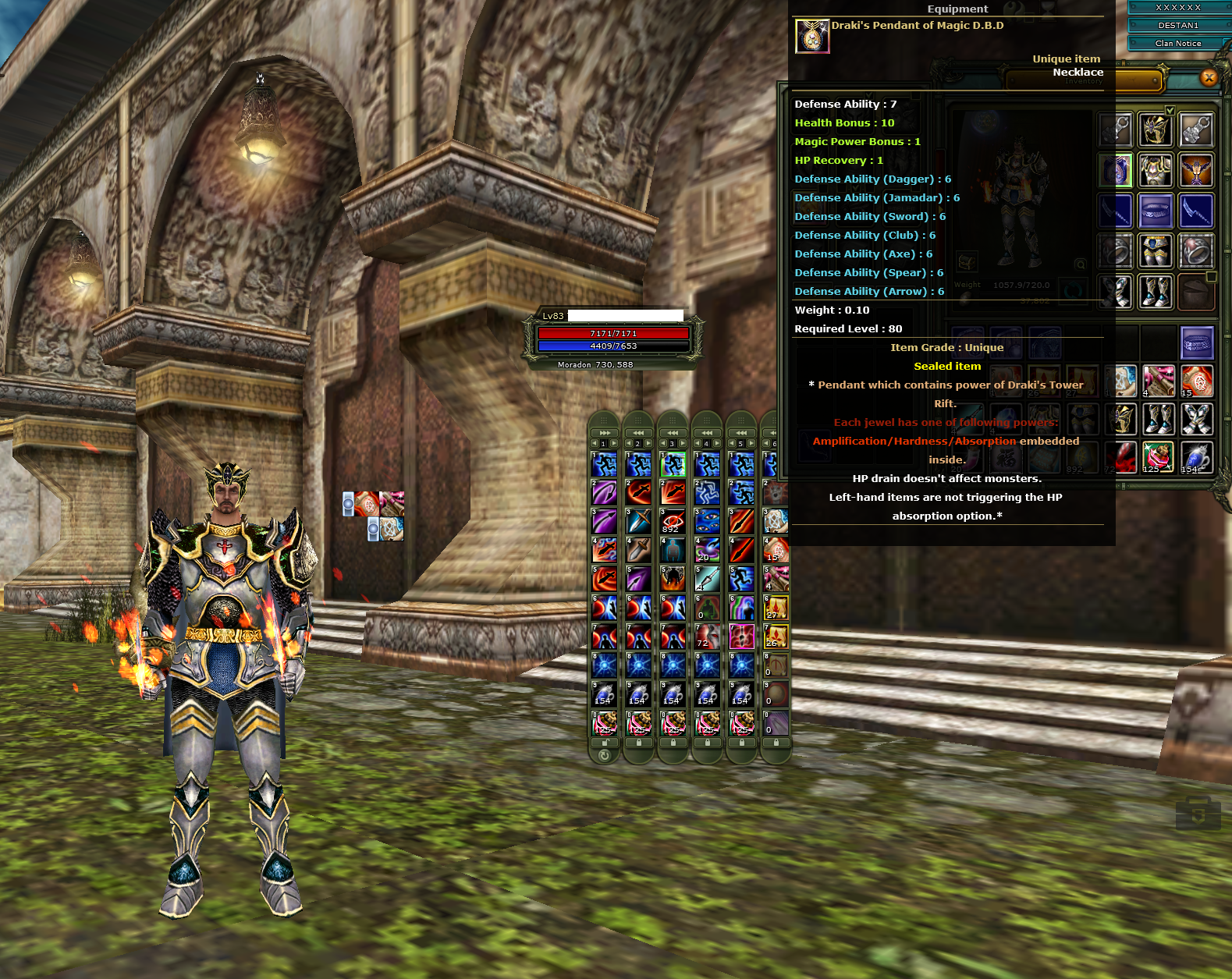Pick the red scroll stack of 15
Image resolution: width=1232 pixels, height=979 pixels.
[1196, 381]
